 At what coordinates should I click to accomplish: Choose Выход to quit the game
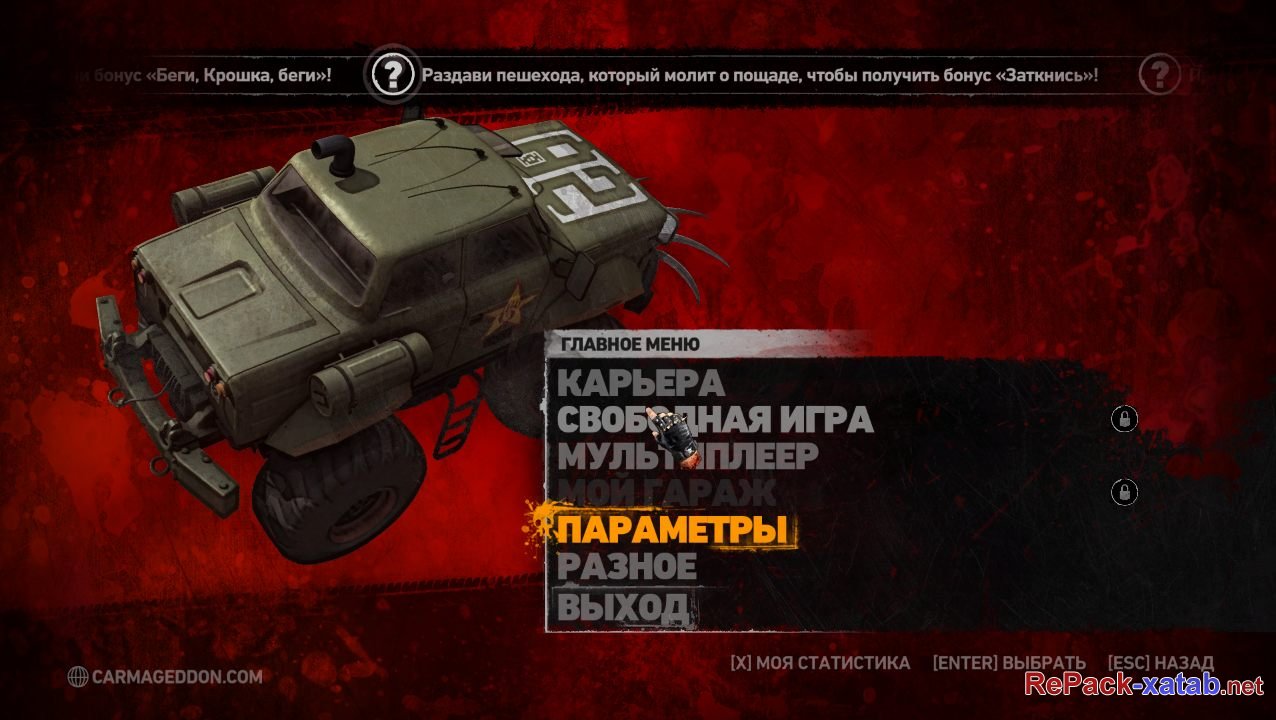coord(622,604)
